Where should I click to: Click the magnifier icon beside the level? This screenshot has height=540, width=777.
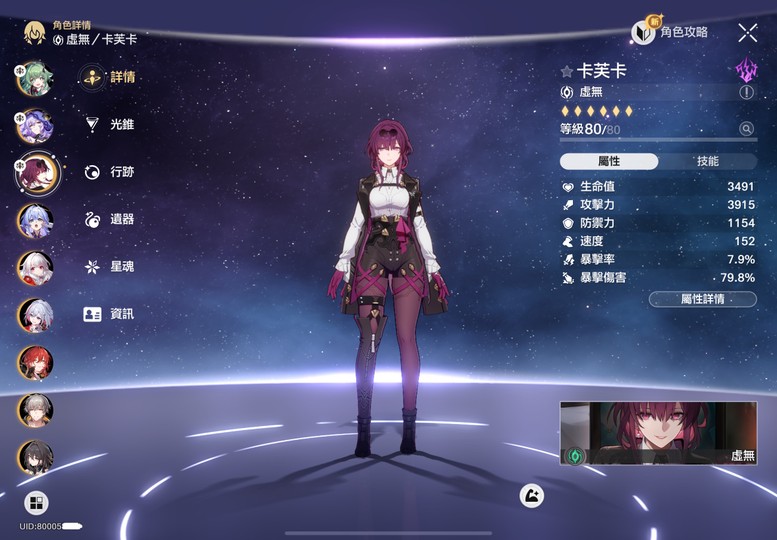pyautogui.click(x=746, y=129)
